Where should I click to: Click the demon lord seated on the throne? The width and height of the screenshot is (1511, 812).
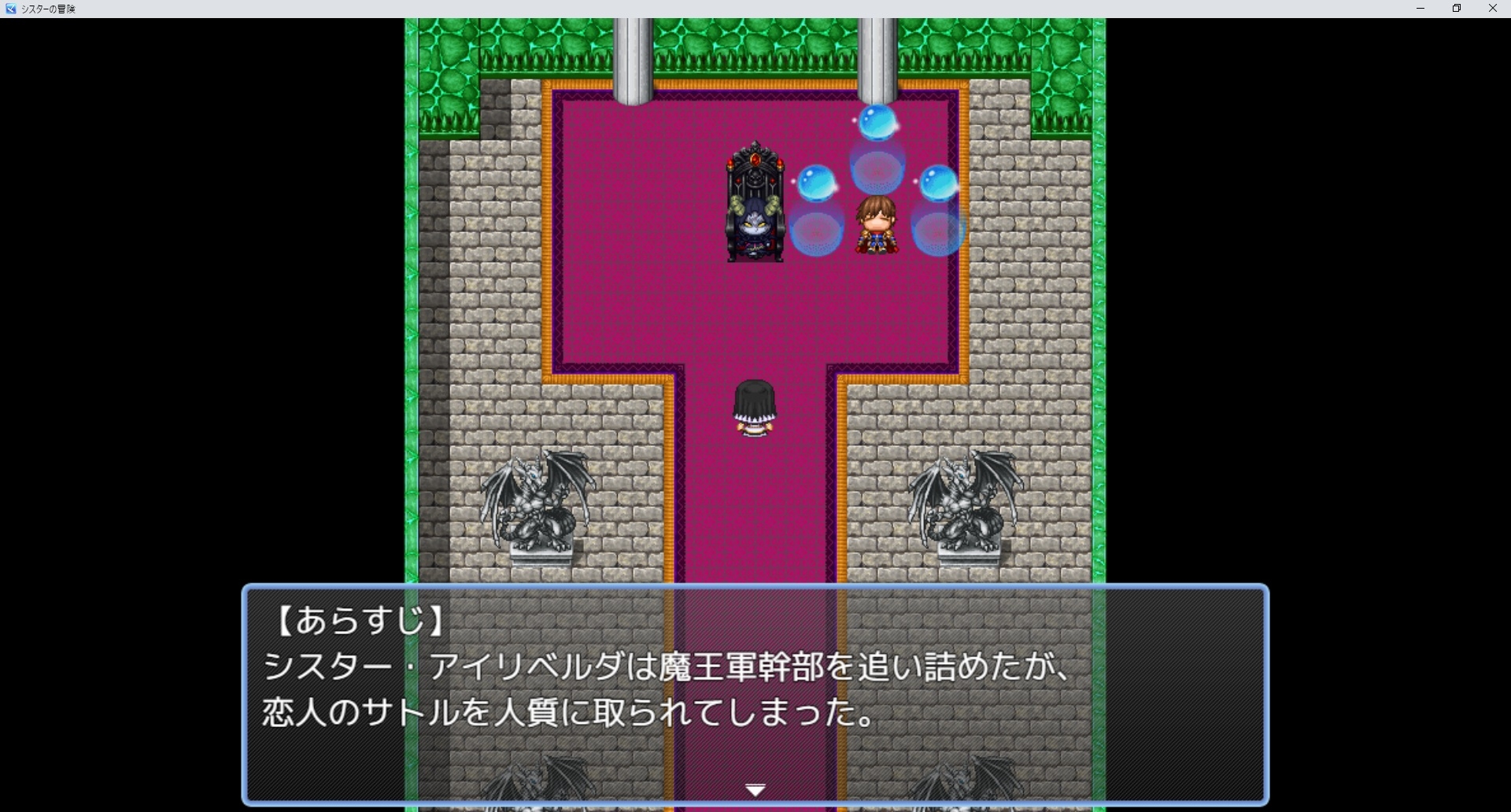point(754,224)
